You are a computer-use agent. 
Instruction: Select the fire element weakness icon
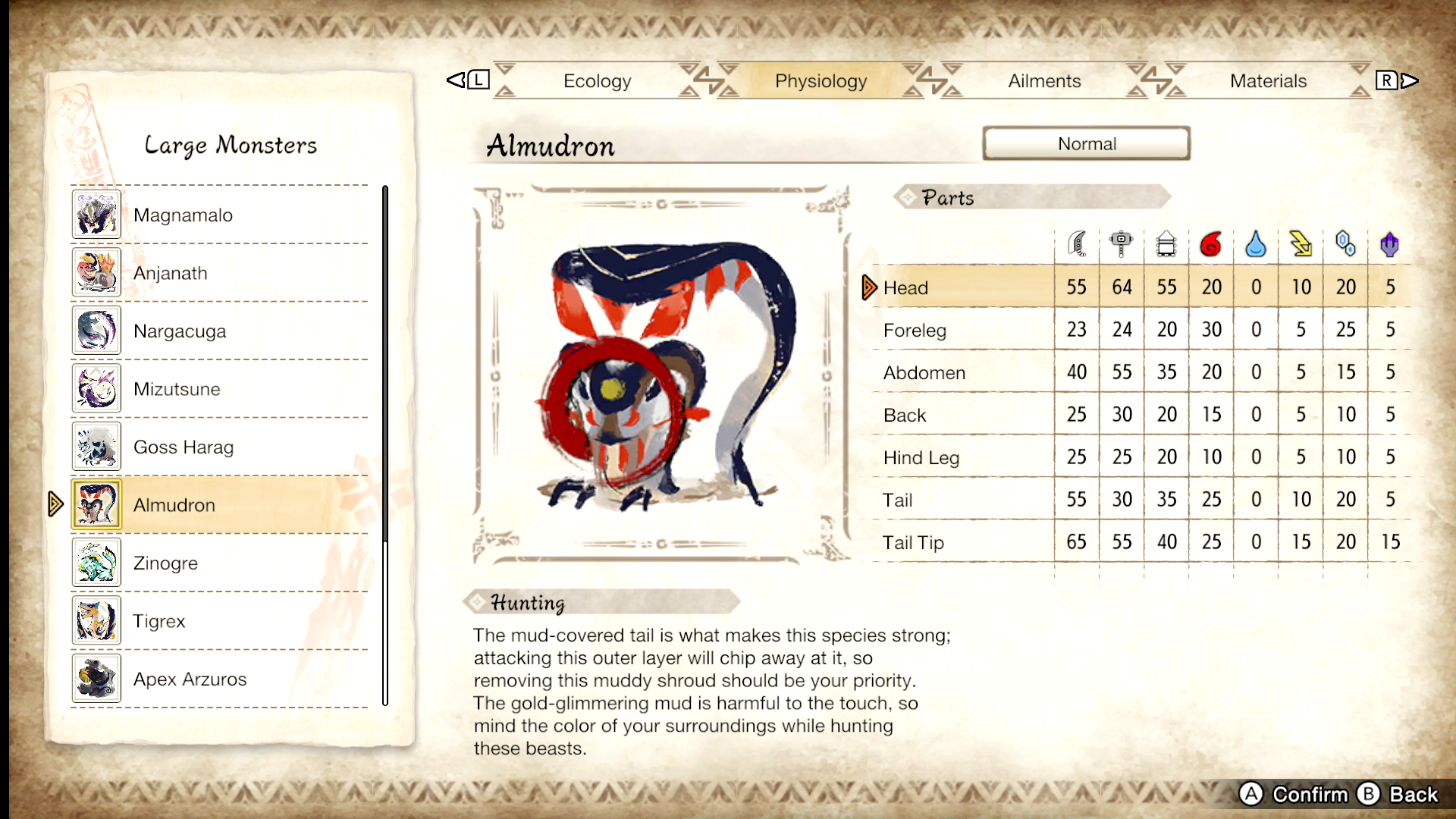tap(1211, 243)
